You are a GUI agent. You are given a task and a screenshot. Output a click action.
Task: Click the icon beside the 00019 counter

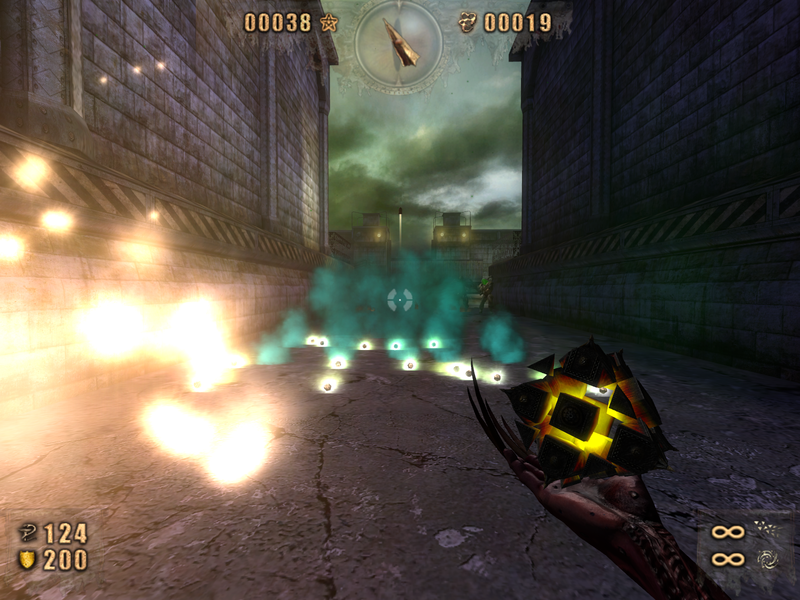click(x=467, y=22)
